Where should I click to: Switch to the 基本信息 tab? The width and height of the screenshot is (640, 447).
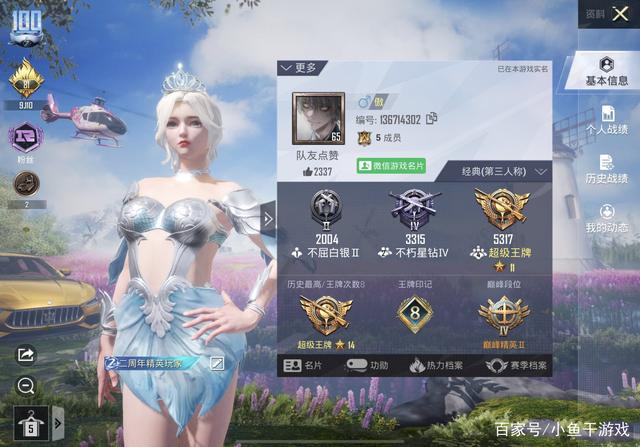click(606, 71)
